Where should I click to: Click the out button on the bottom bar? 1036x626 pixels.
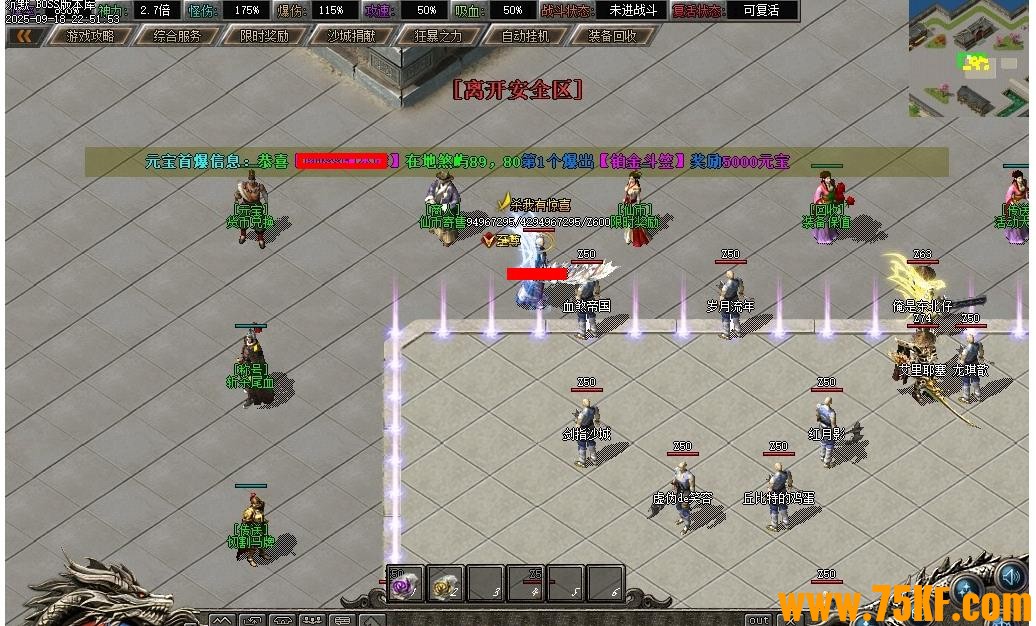pos(760,619)
